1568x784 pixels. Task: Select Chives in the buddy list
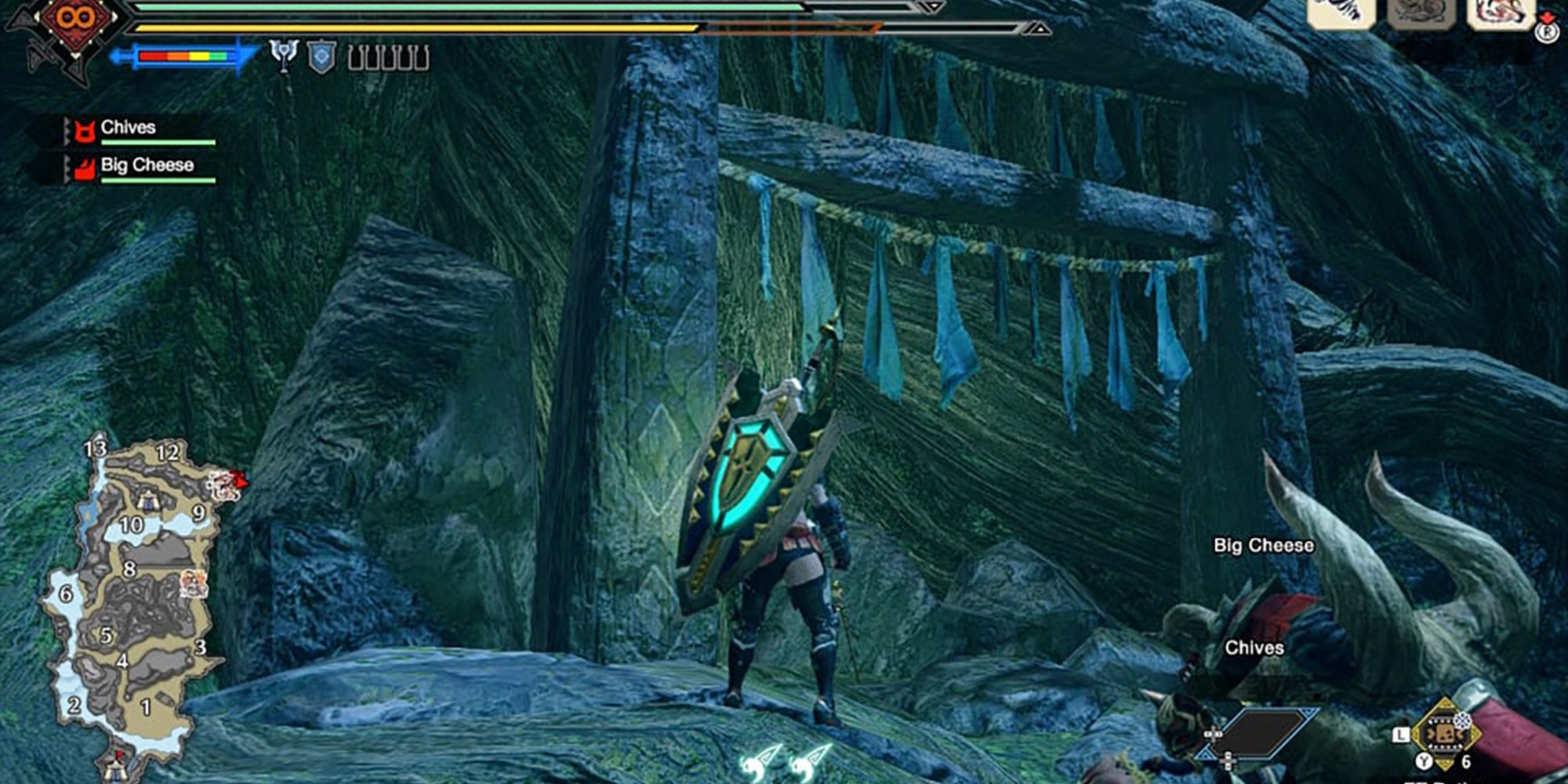coord(128,128)
